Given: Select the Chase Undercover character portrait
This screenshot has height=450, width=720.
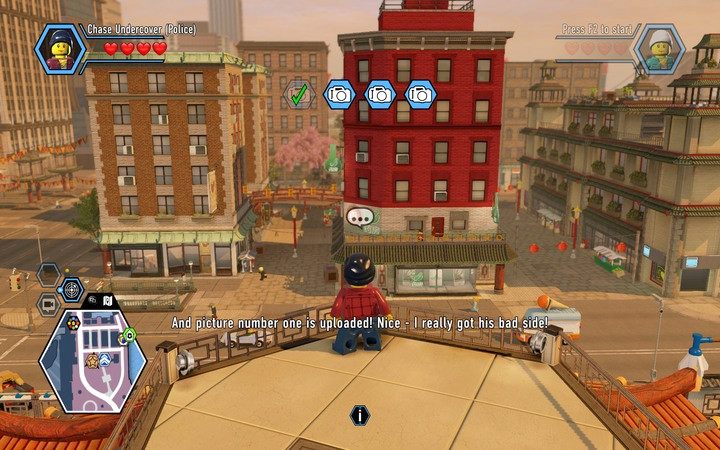Looking at the screenshot, I should pos(61,48).
